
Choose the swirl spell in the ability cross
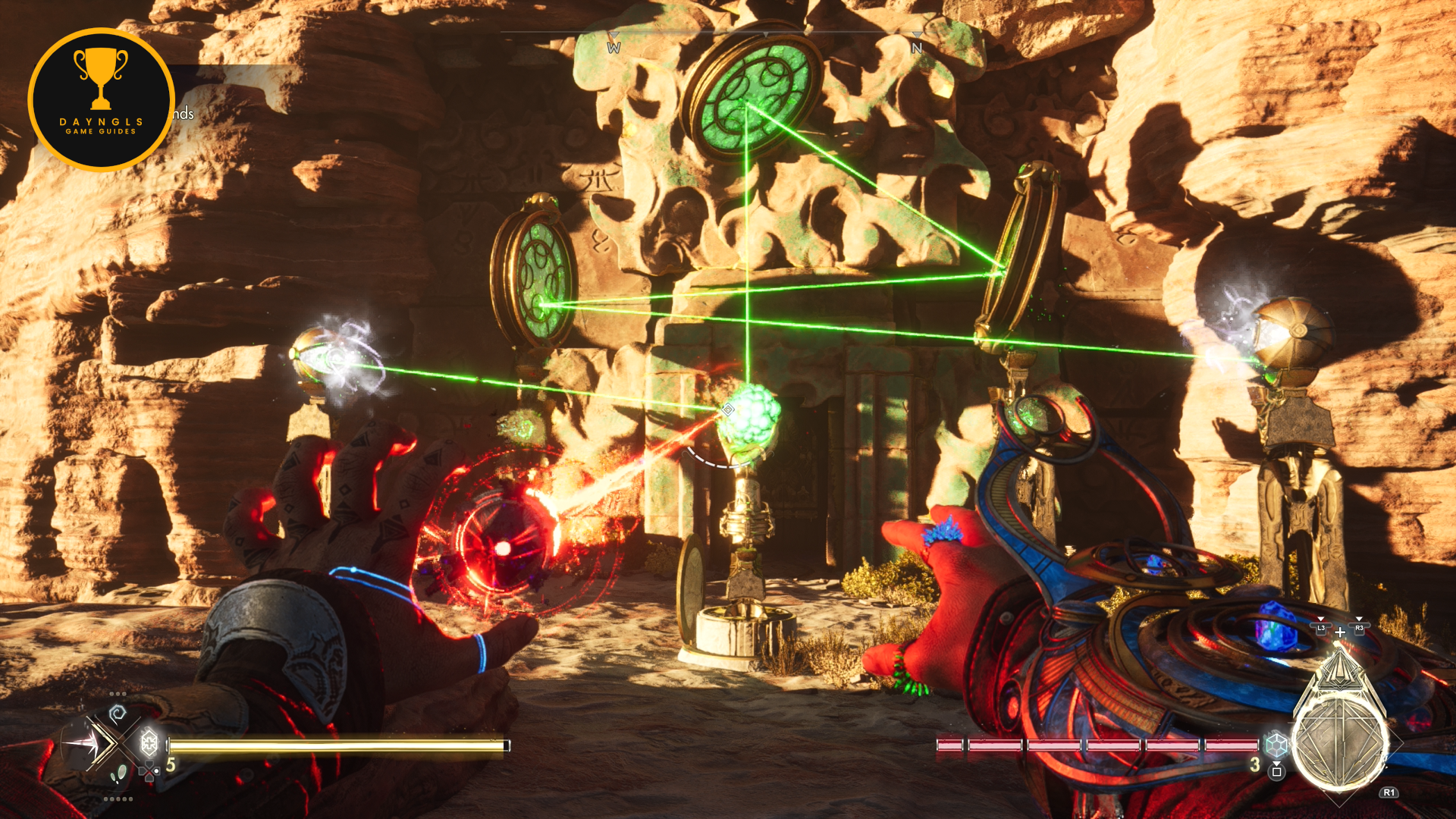point(117,714)
